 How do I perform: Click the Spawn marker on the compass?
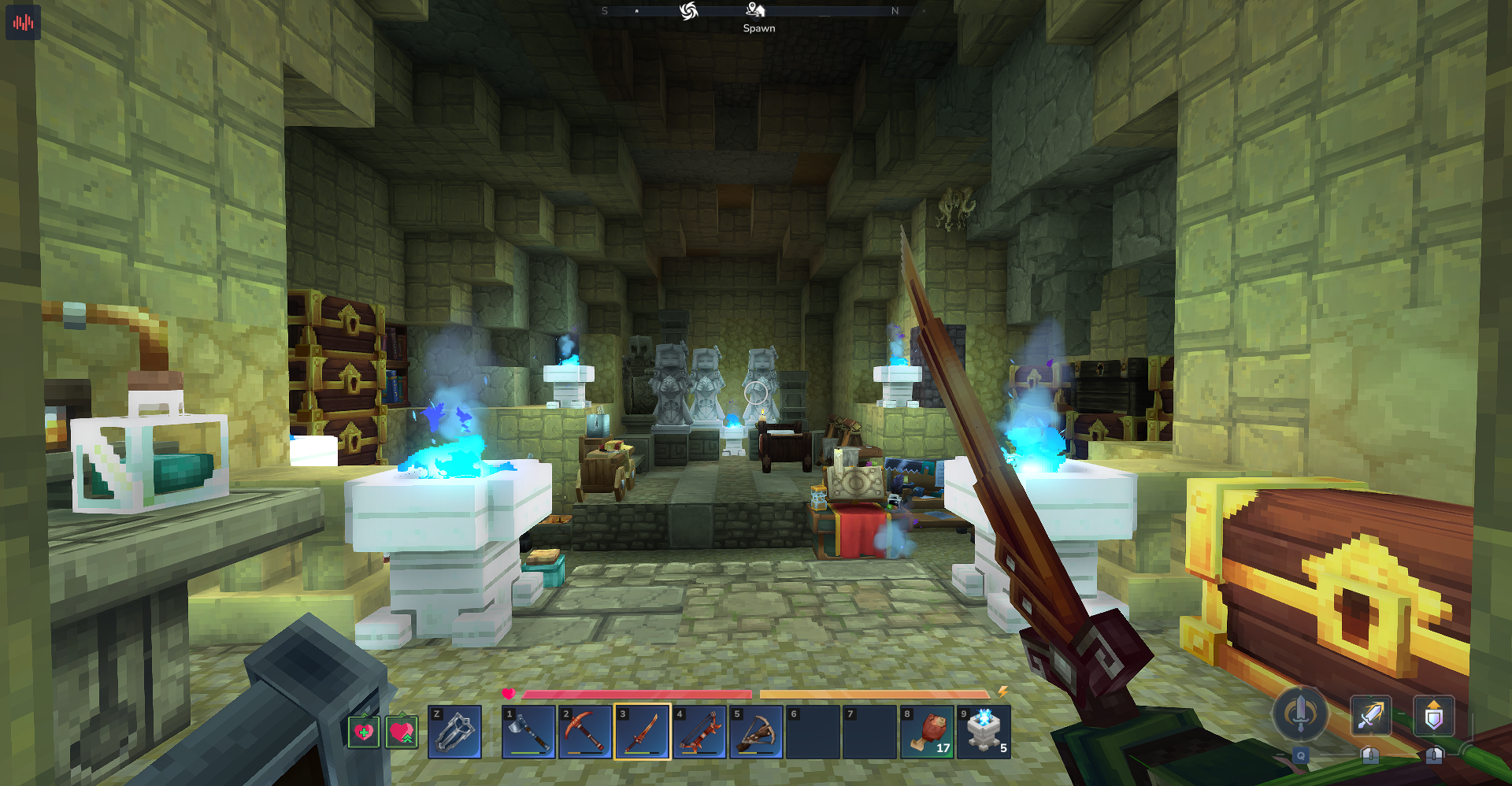pyautogui.click(x=756, y=10)
